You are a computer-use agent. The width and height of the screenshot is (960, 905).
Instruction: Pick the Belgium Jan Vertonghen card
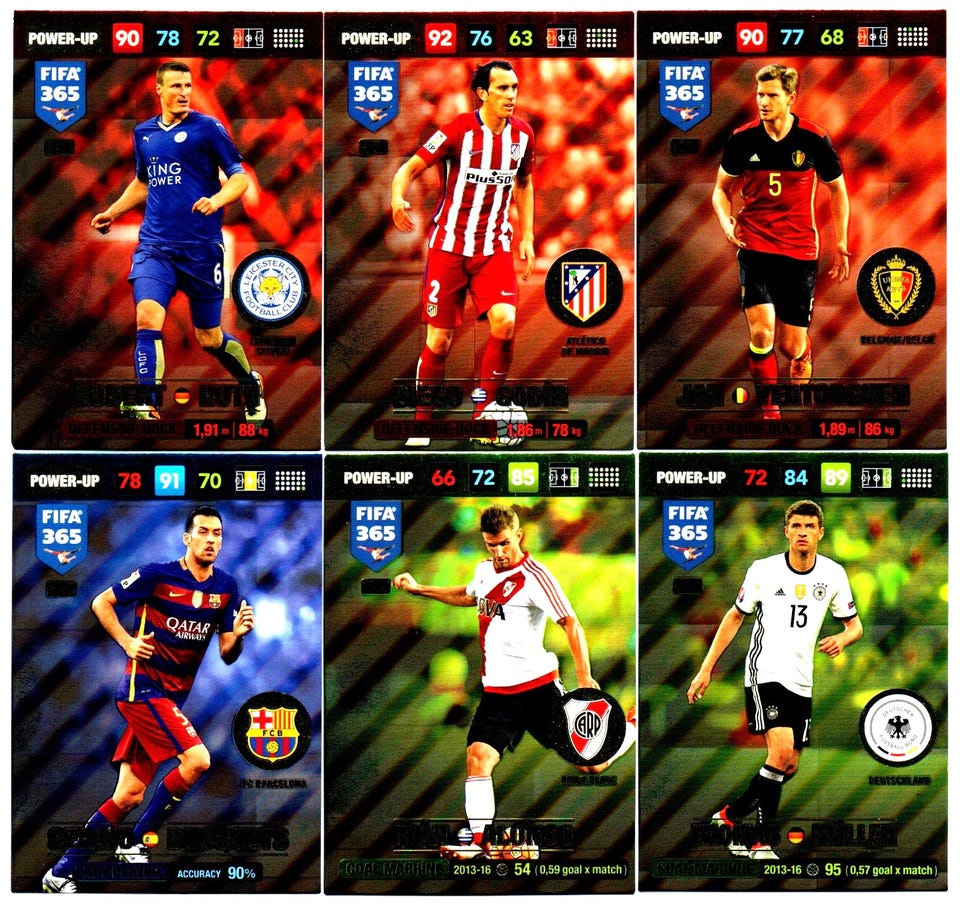pyautogui.click(x=790, y=230)
